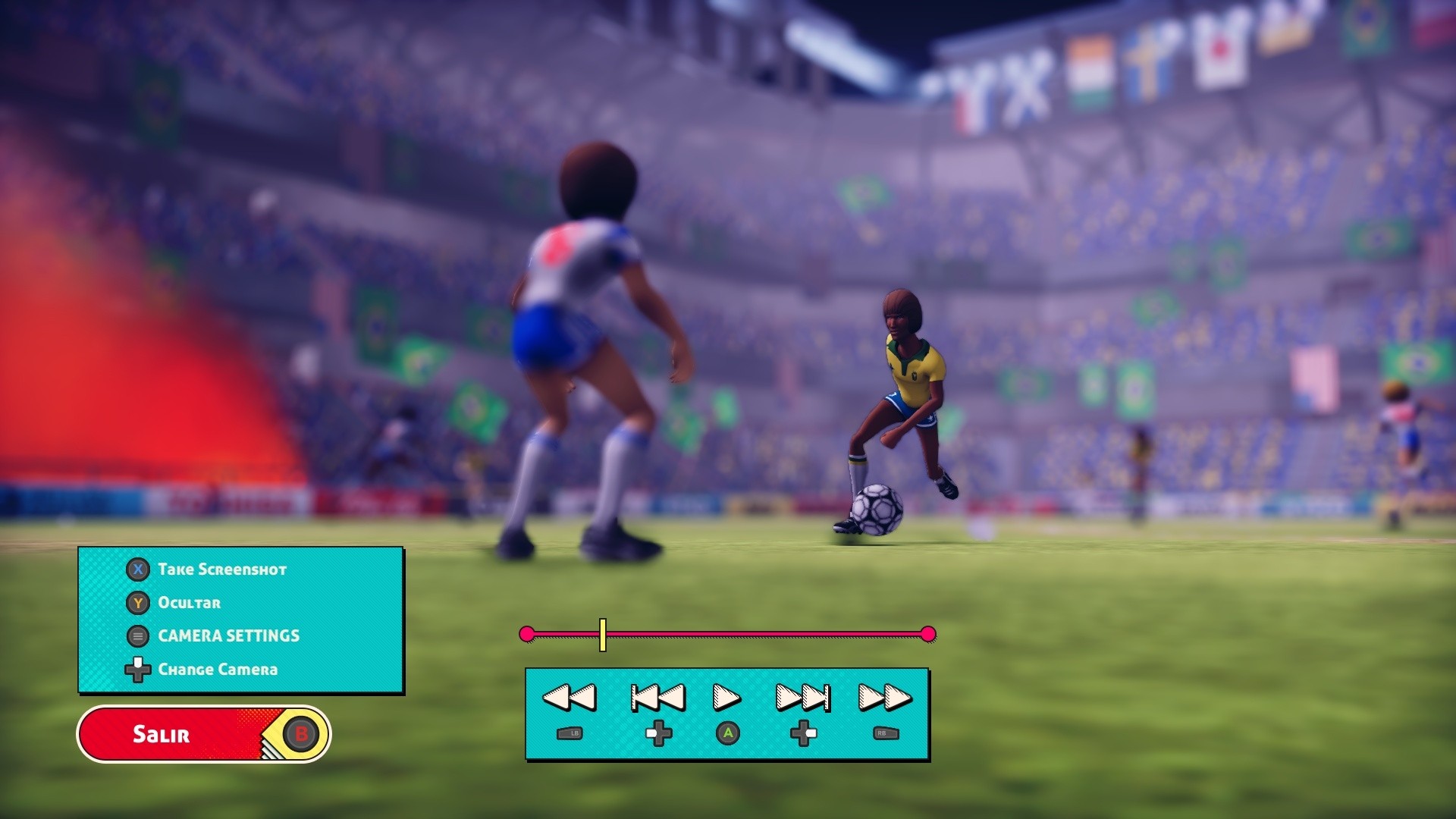Open Camera Settings

tap(227, 636)
